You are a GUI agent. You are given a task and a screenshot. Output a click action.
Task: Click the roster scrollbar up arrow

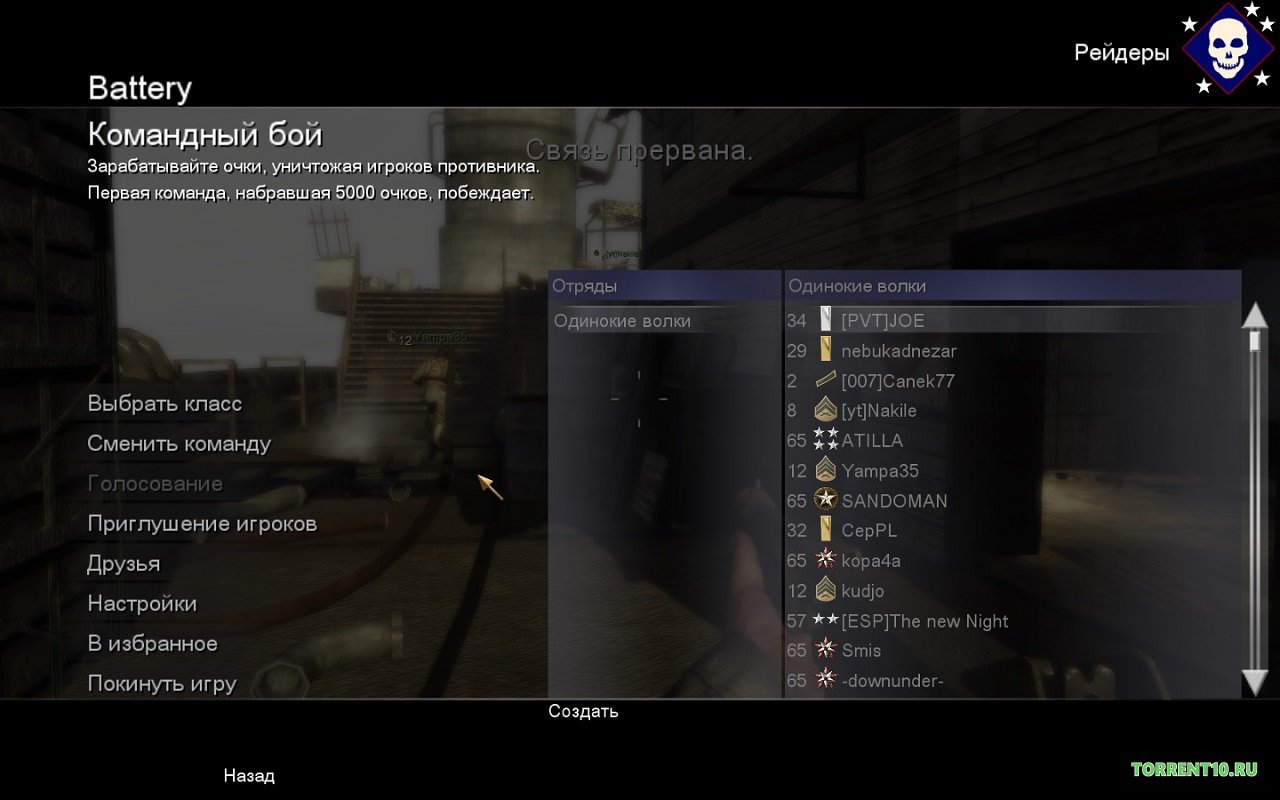(x=1254, y=315)
